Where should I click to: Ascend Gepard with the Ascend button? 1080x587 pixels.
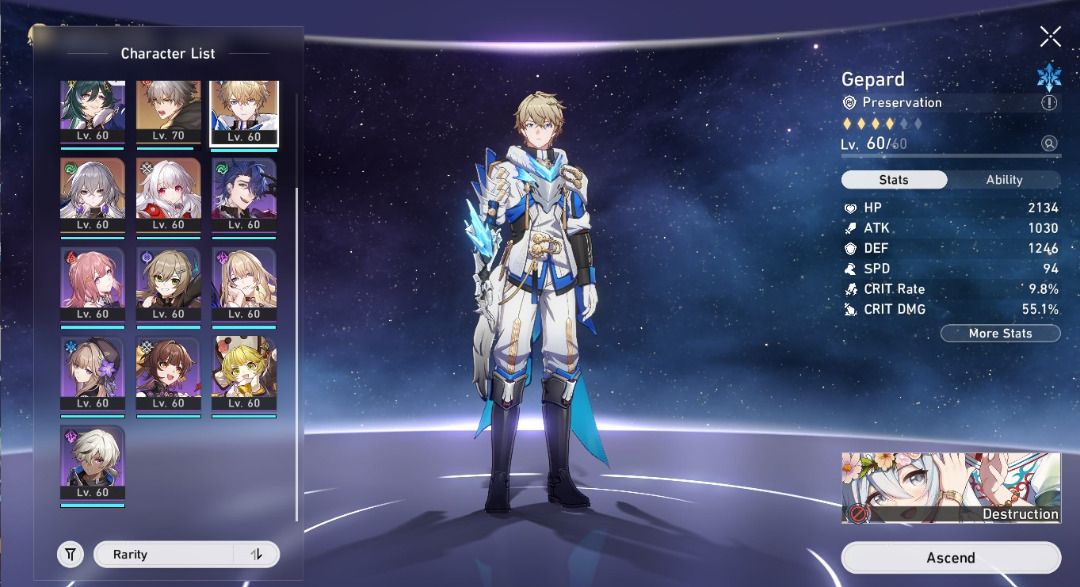[950, 557]
